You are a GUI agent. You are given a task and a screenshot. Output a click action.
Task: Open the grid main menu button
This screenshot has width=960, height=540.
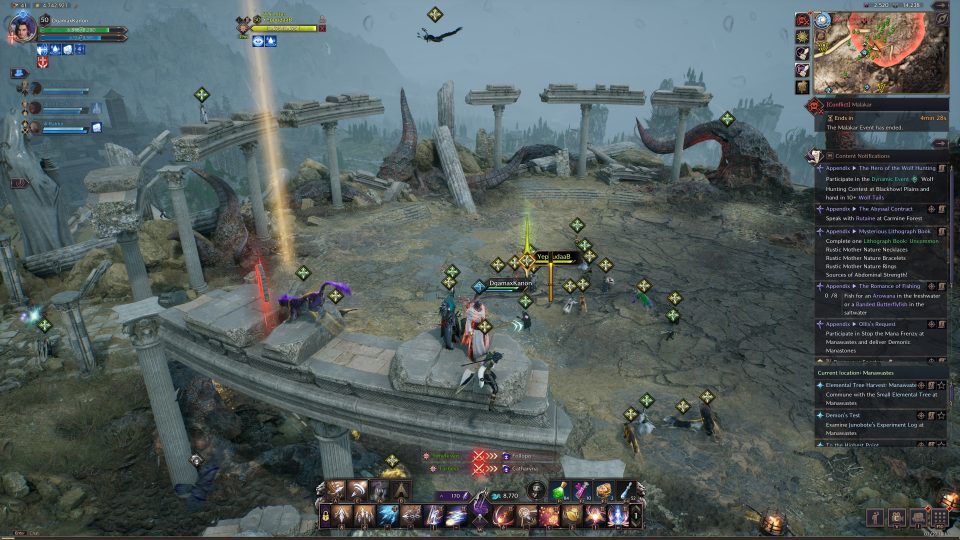[x=938, y=517]
